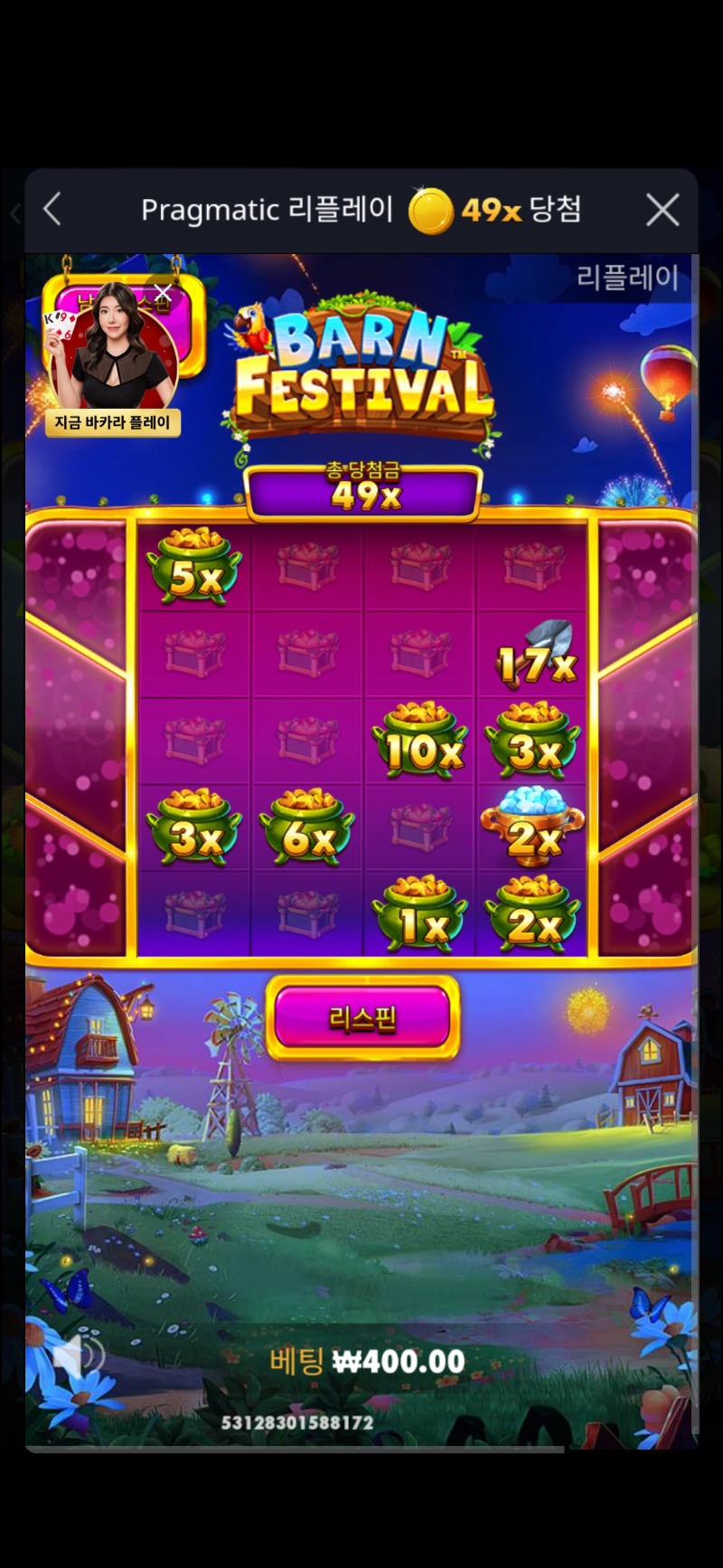Open the 지금 바카라 플레이 promo
This screenshot has height=1568, width=723.
point(113,422)
